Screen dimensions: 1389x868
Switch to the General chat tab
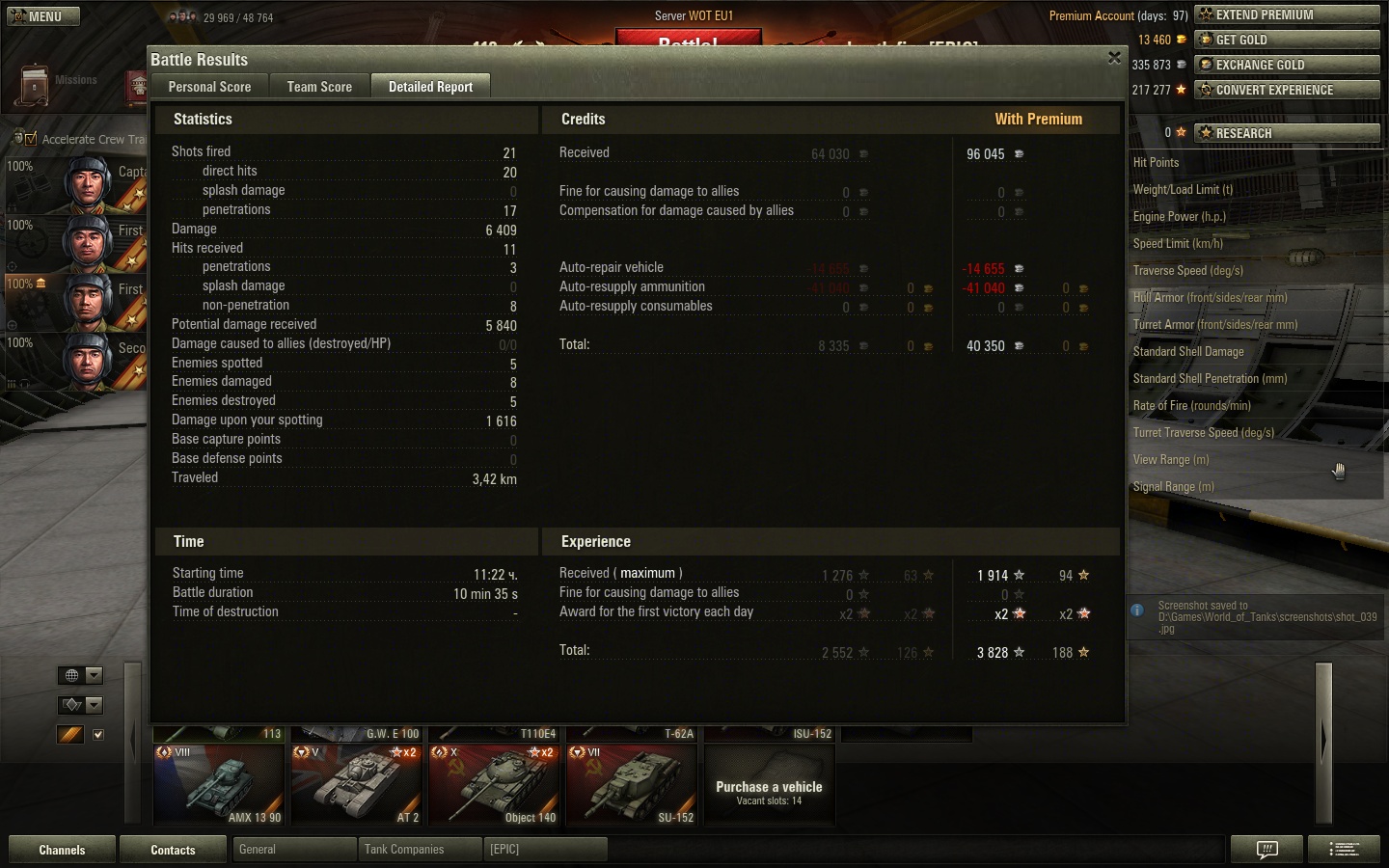[293, 850]
